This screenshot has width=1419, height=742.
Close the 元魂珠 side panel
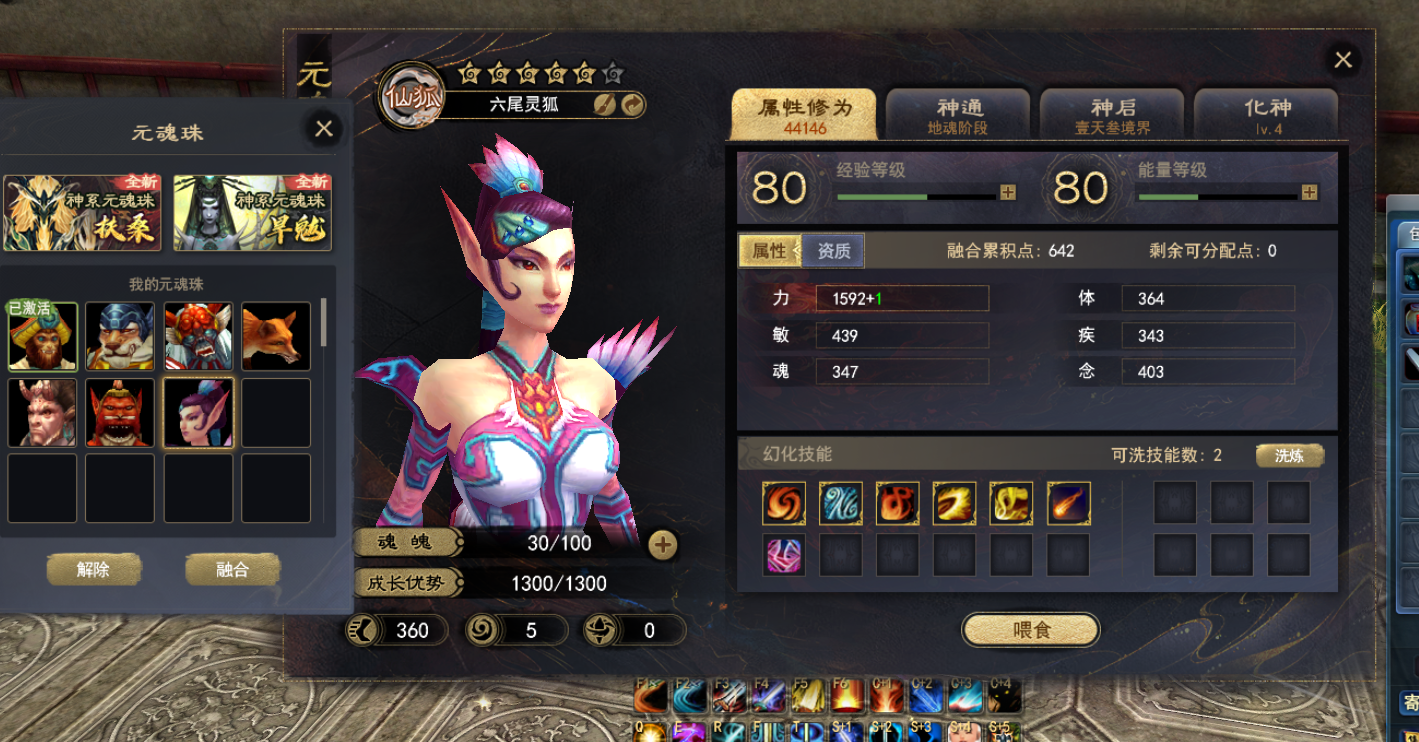(323, 129)
